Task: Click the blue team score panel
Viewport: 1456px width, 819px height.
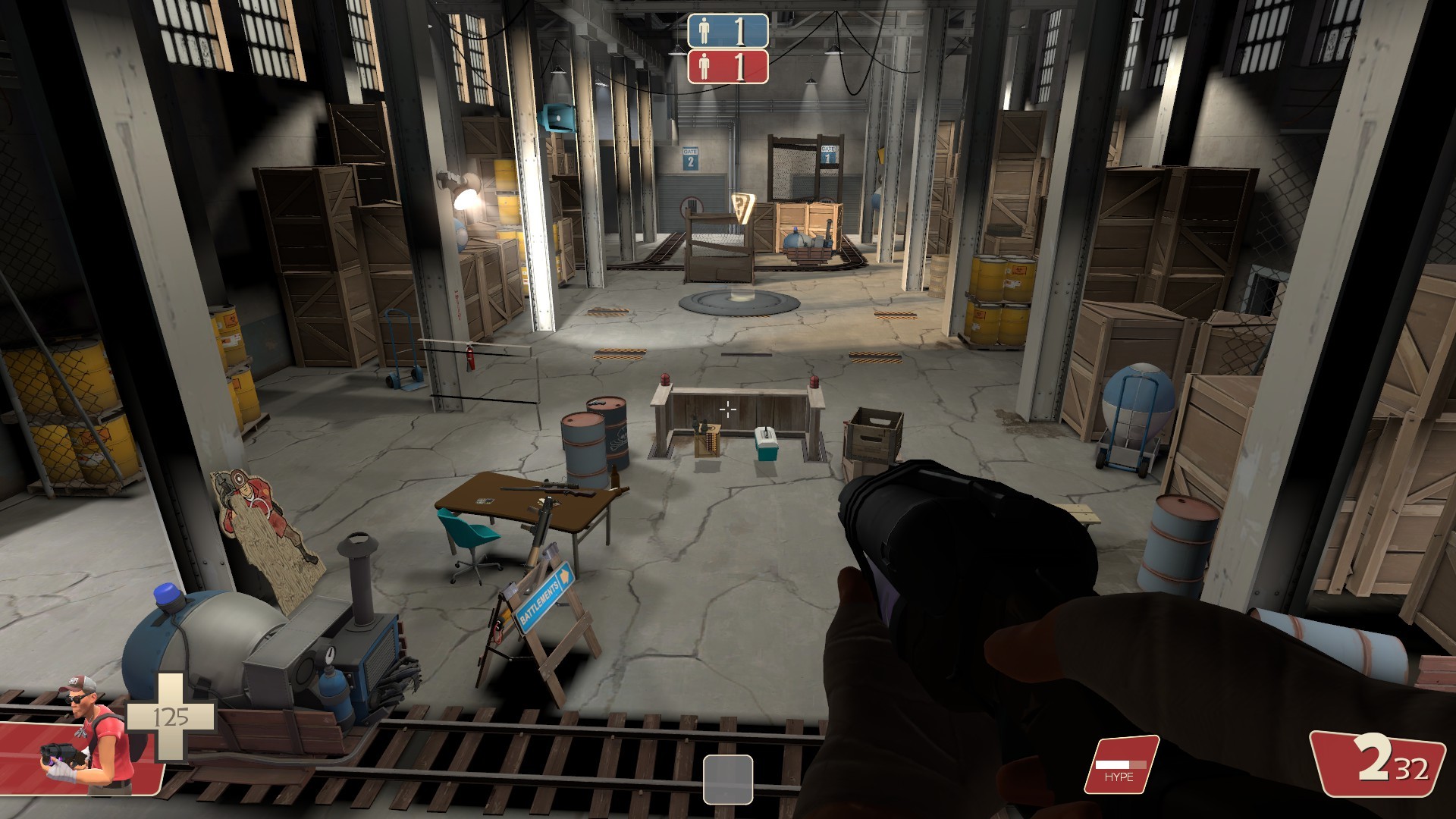Action: coord(726,30)
